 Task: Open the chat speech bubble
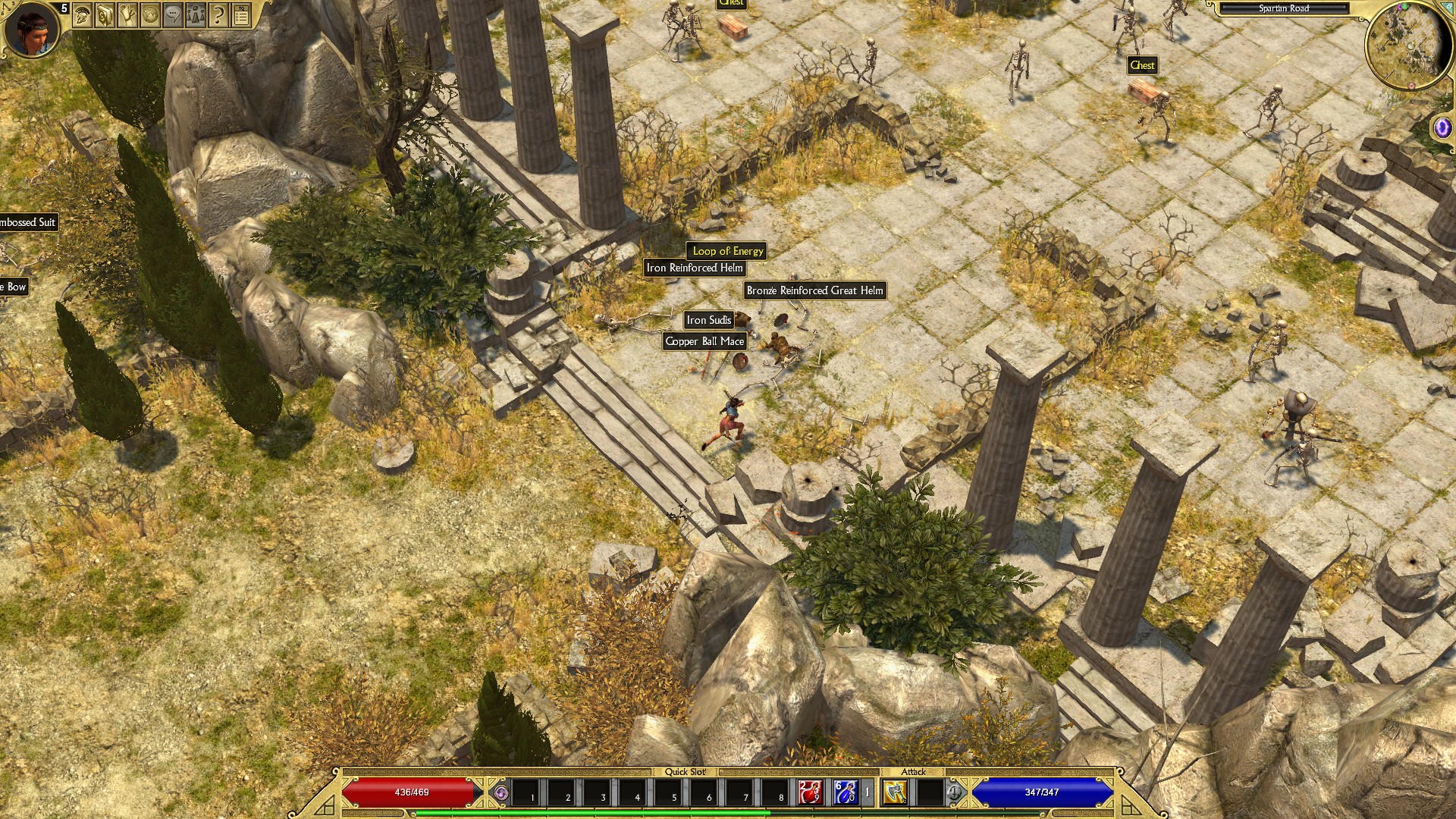coord(173,14)
